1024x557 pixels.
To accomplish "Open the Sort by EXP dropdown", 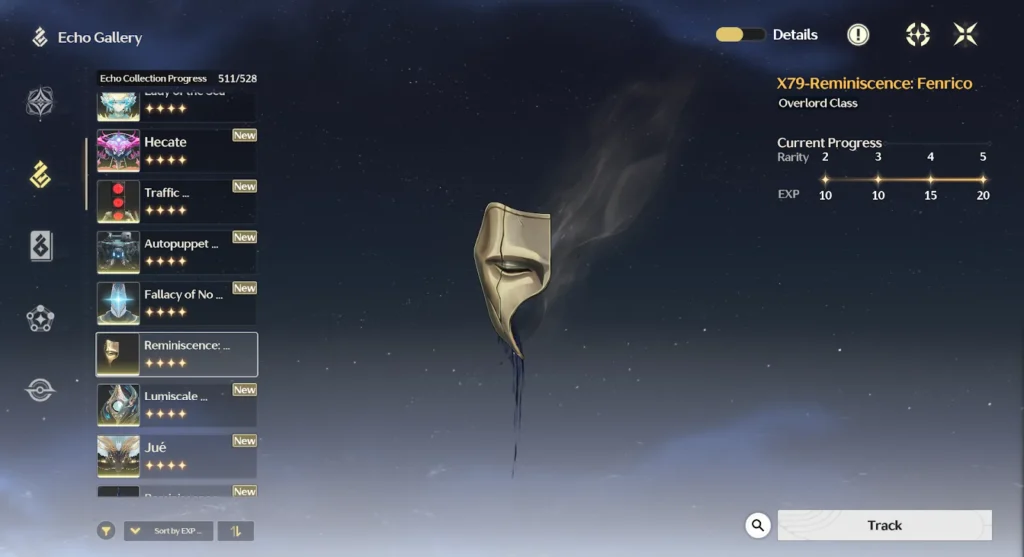I will click(x=168, y=531).
